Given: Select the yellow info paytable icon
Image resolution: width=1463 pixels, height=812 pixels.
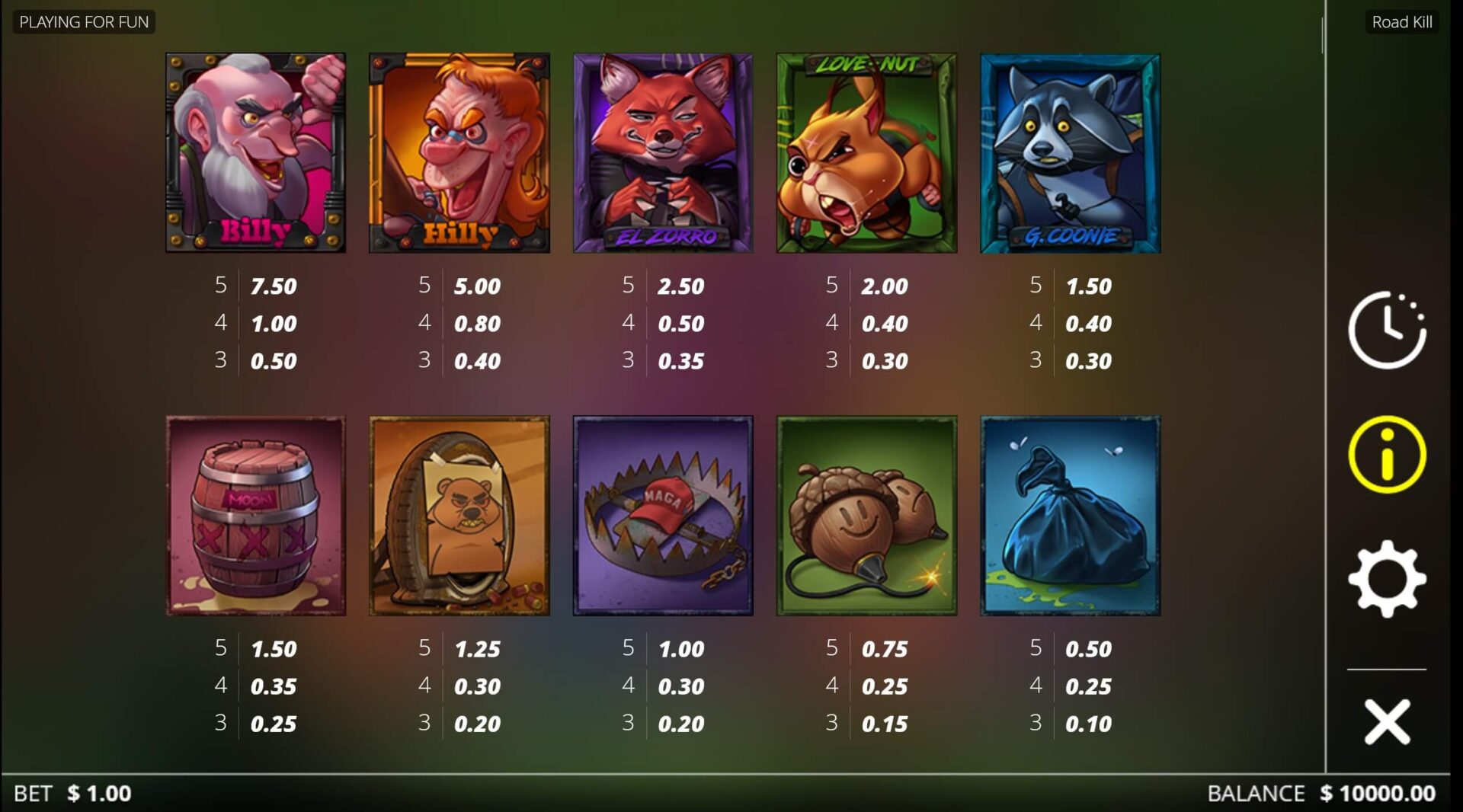Looking at the screenshot, I should pyautogui.click(x=1387, y=455).
